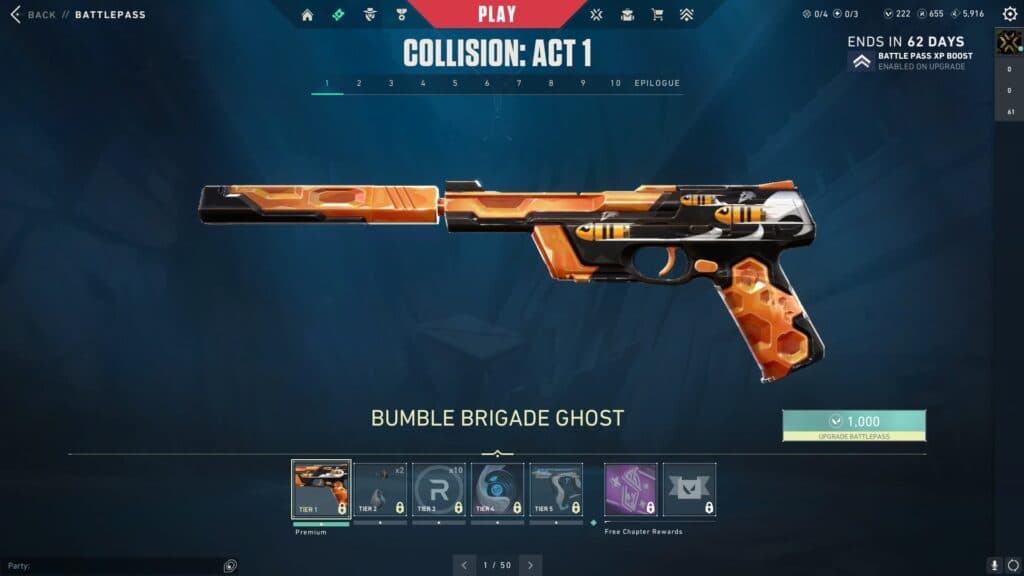This screenshot has width=1024, height=576.
Task: Upgrade Battlepass for 1,000 points
Action: [x=854, y=424]
